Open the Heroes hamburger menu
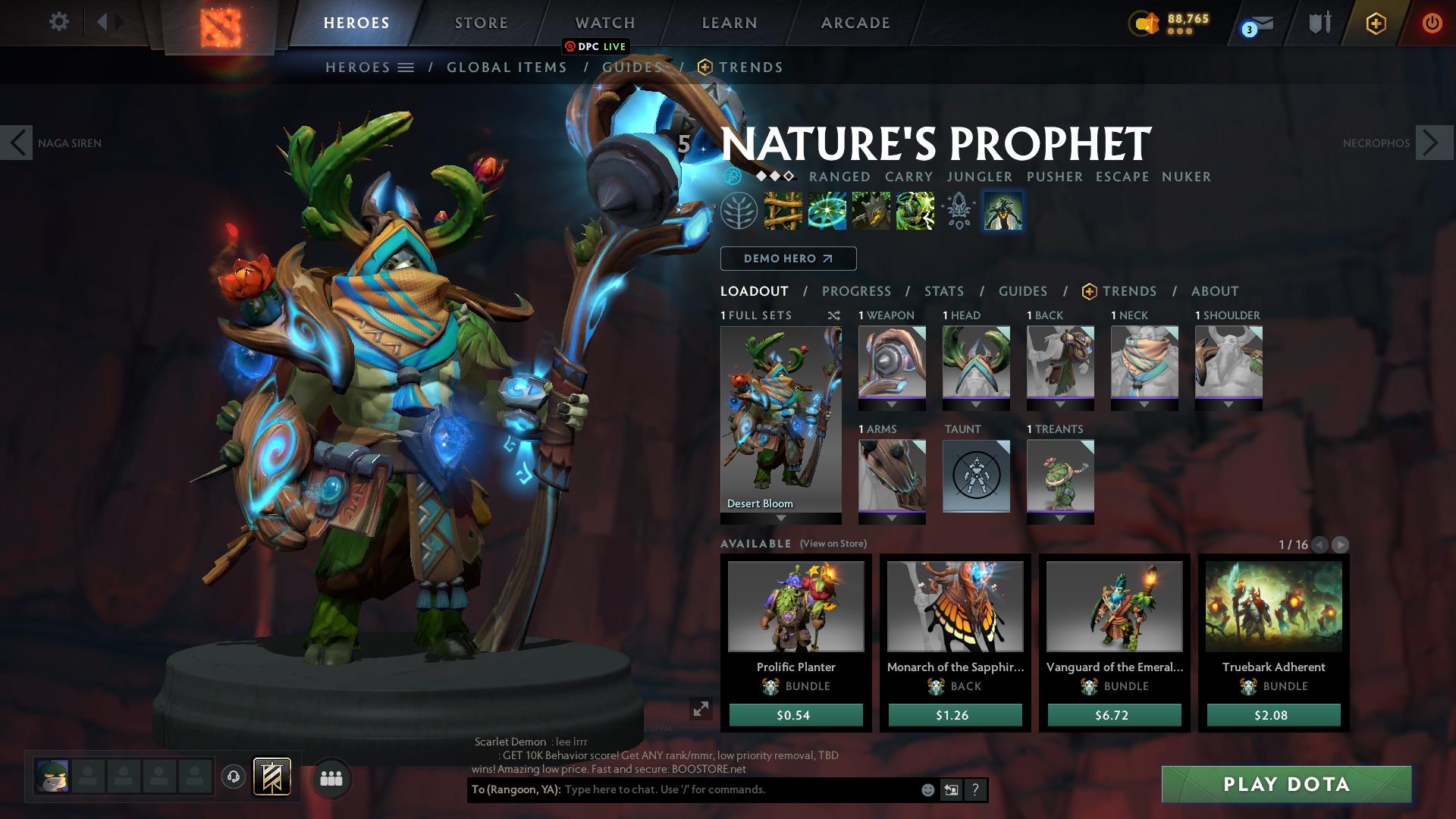 click(407, 67)
